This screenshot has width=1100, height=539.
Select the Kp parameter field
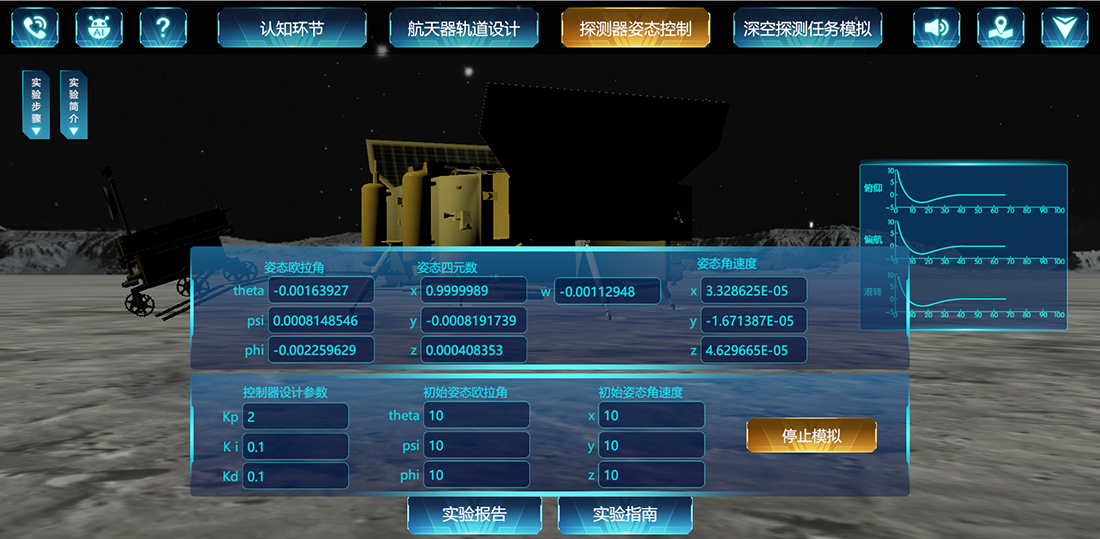click(x=295, y=416)
